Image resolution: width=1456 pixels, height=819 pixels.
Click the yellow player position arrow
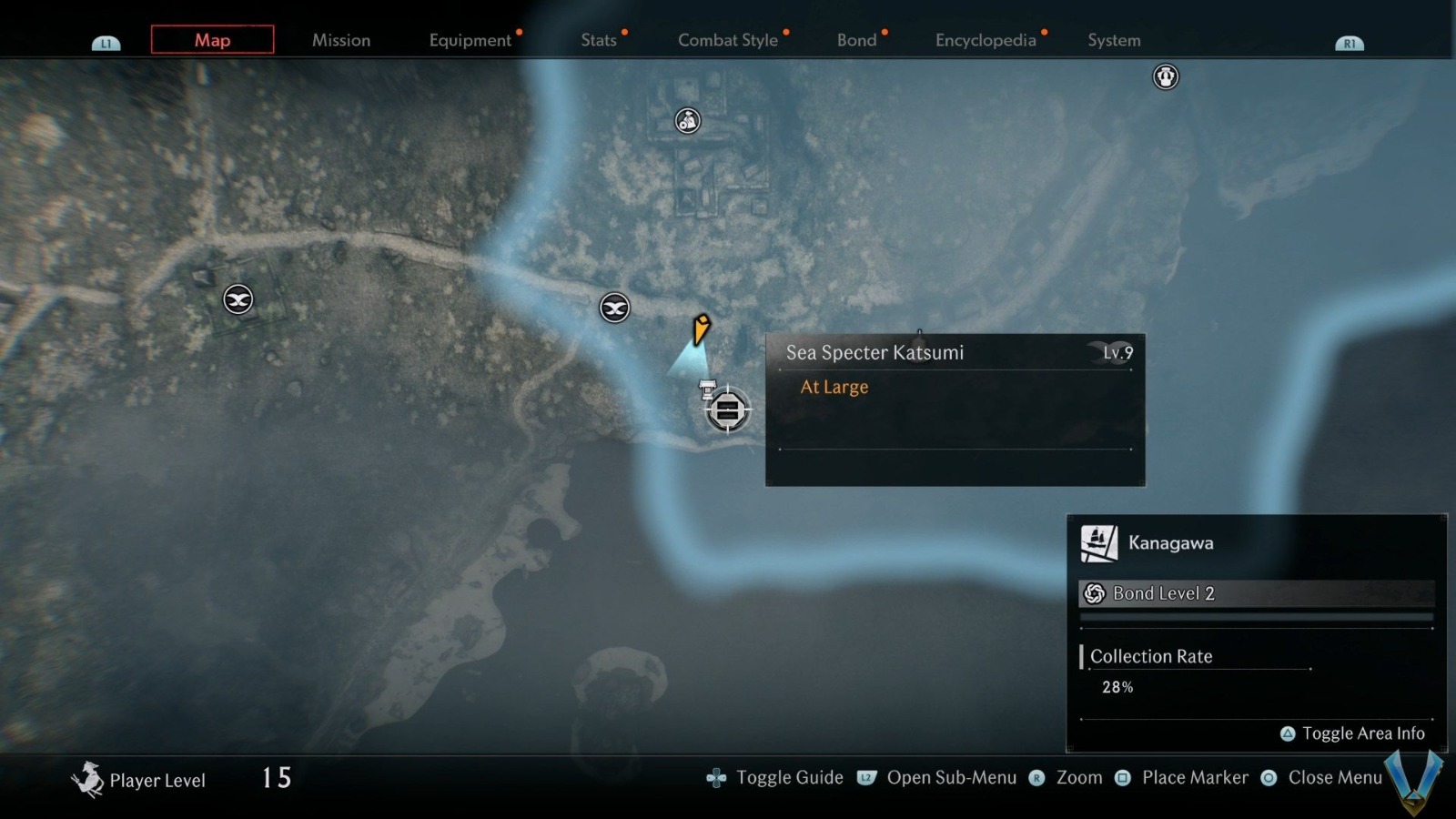701,329
